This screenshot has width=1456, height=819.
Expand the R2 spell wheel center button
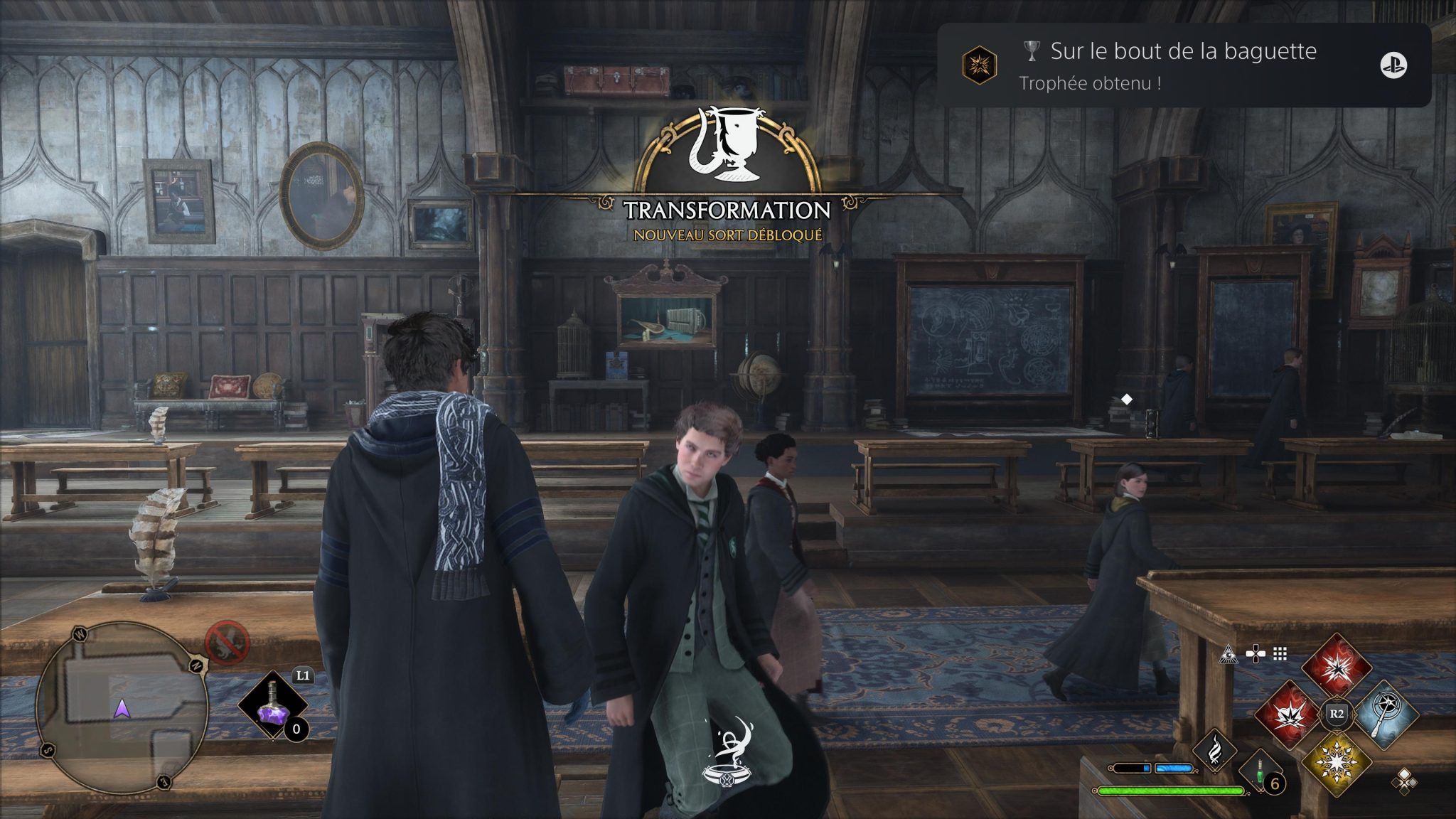coord(1338,713)
